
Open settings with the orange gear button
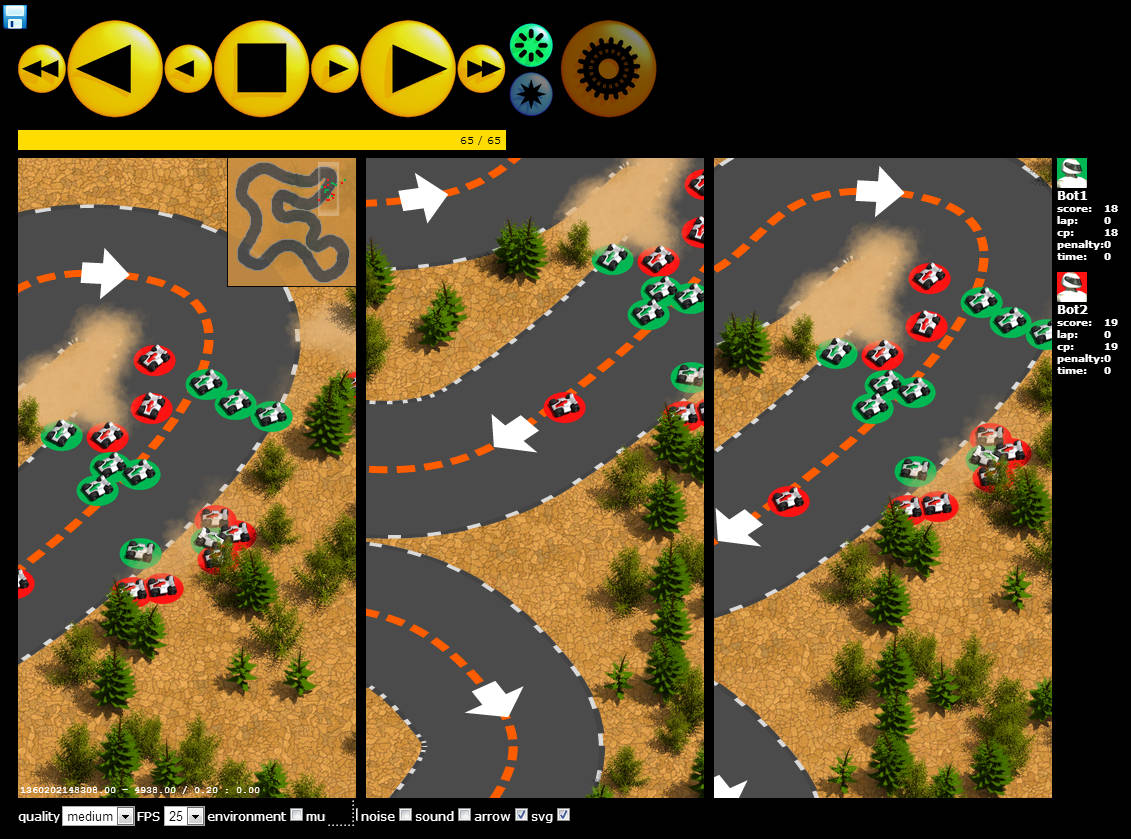[x=608, y=69]
